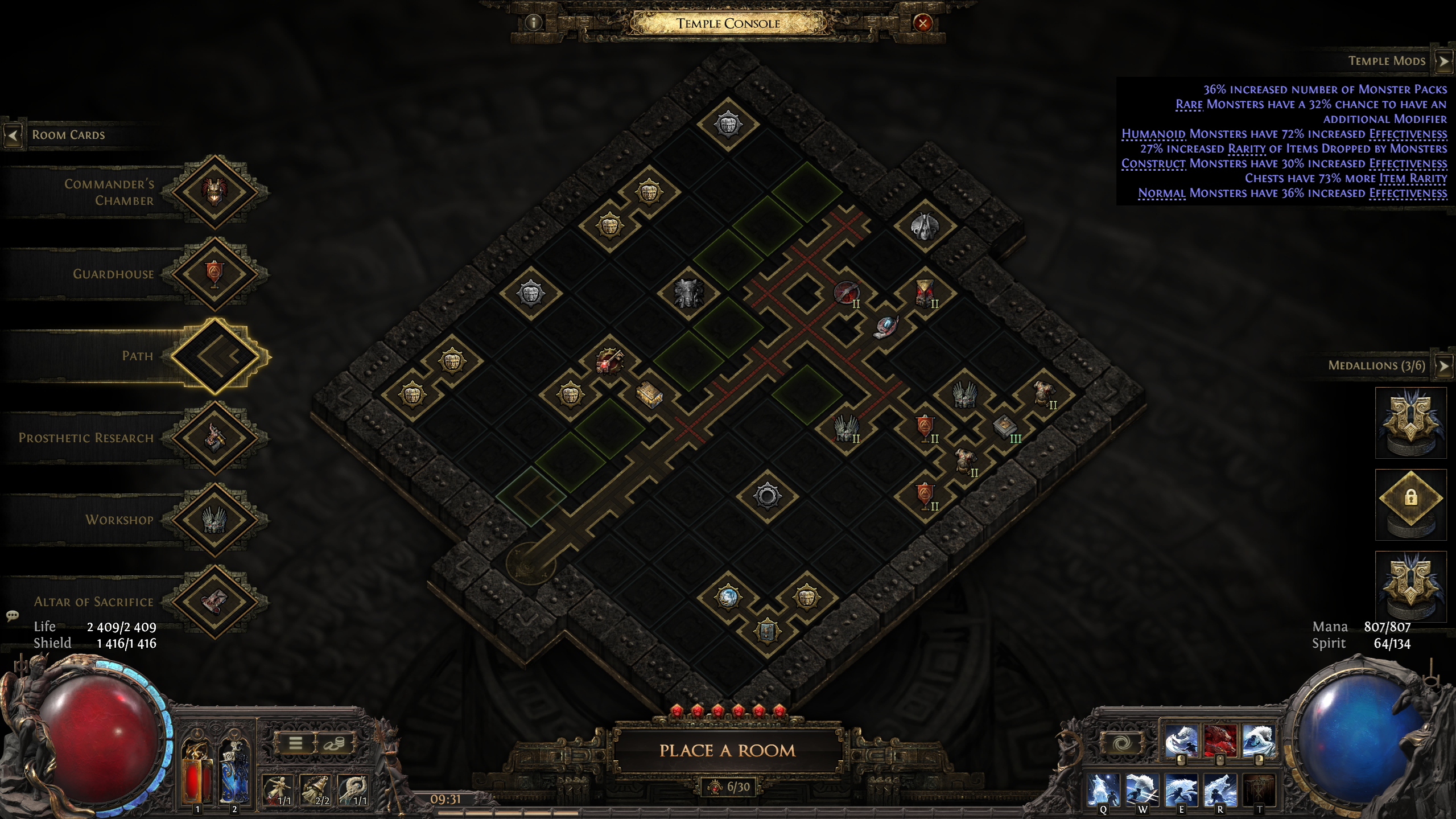
Task: Click the Place a Room button
Action: tap(727, 751)
